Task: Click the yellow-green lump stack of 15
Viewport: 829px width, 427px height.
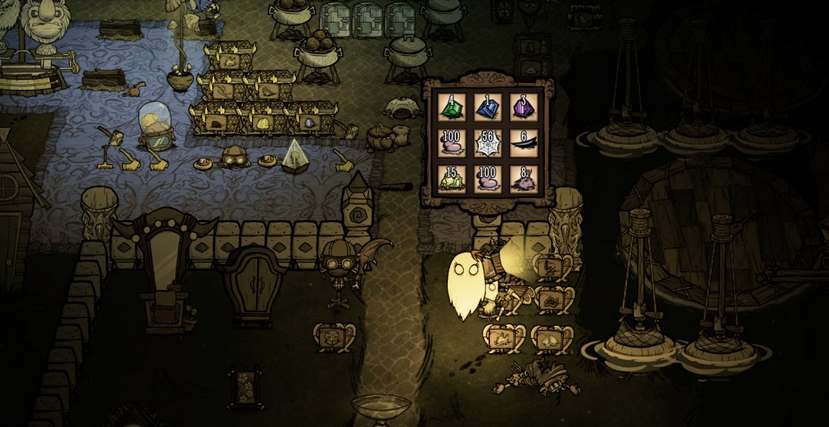Action: pos(452,179)
